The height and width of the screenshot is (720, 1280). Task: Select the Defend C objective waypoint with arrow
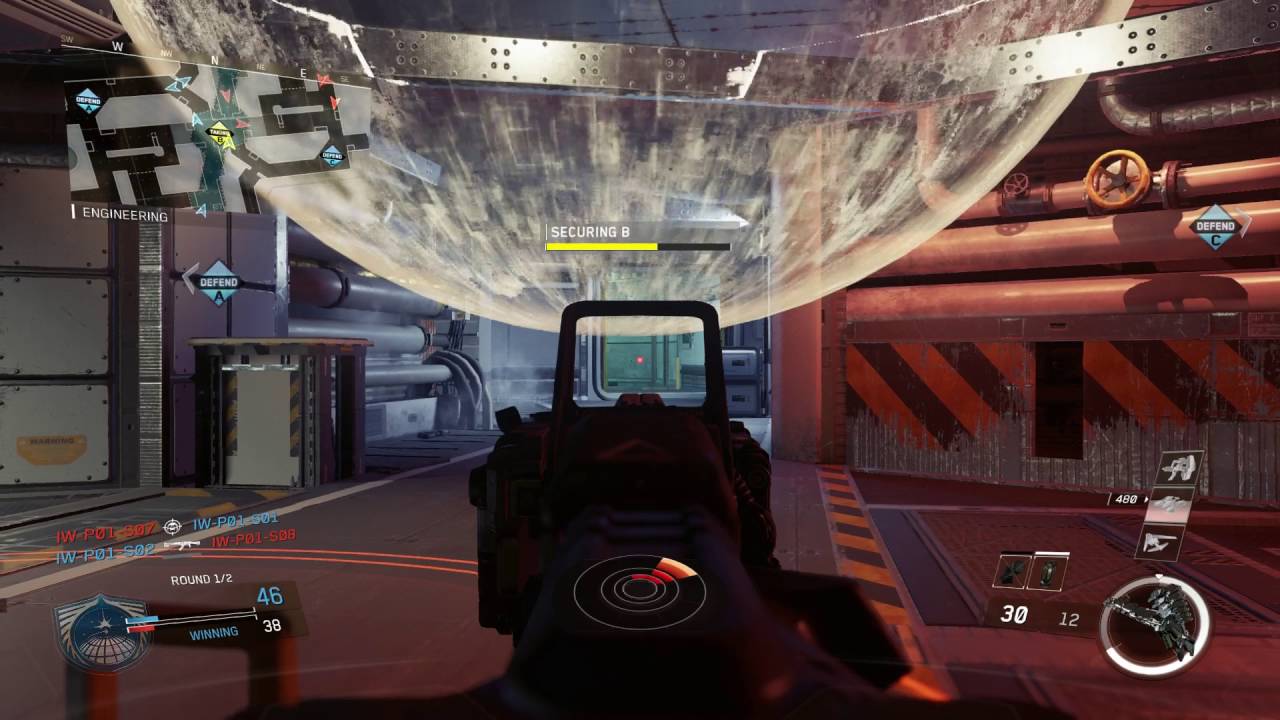click(1217, 226)
